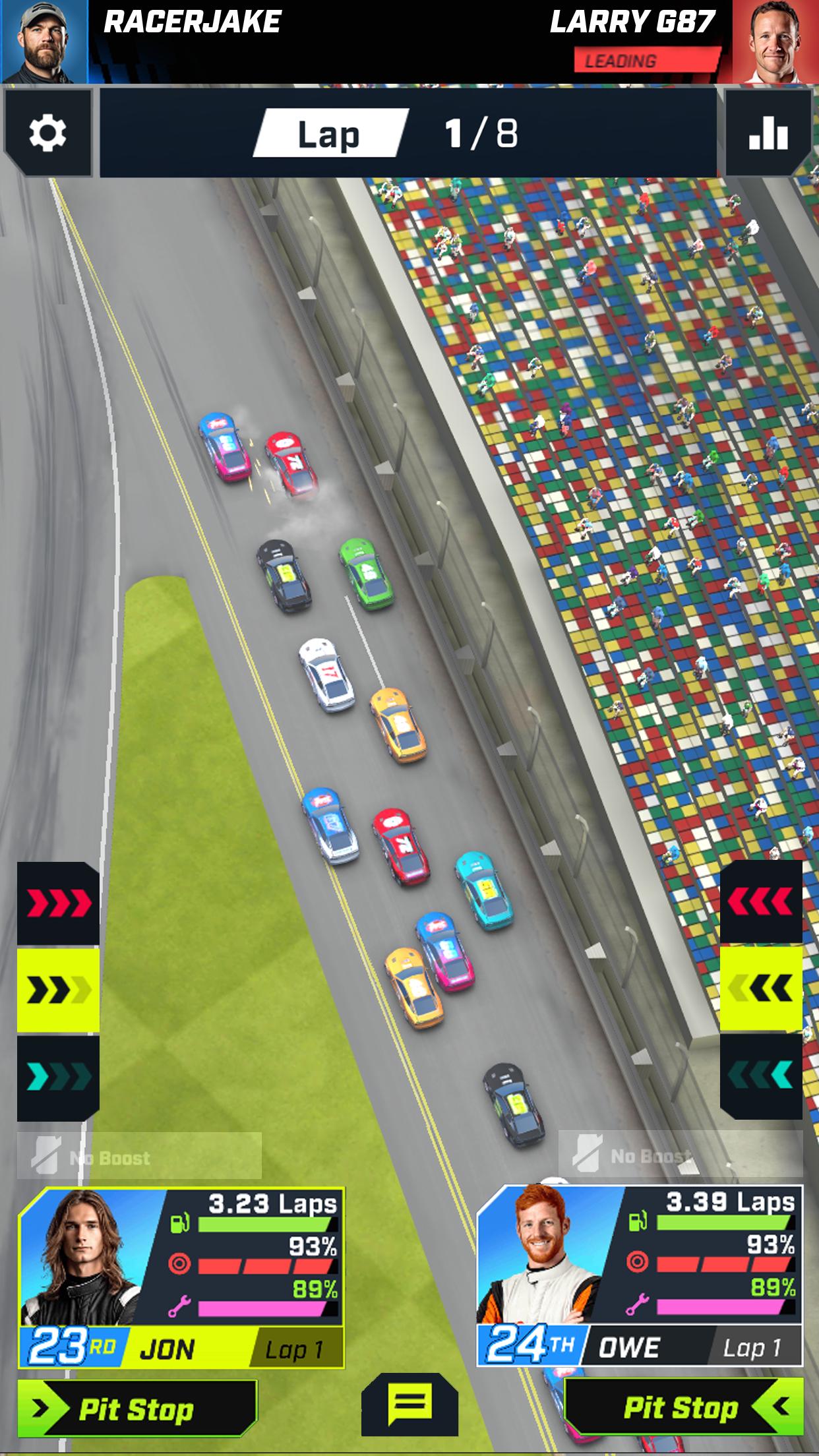Tap Owe's No Boost slot
The width and height of the screenshot is (819, 1456).
tap(681, 1155)
